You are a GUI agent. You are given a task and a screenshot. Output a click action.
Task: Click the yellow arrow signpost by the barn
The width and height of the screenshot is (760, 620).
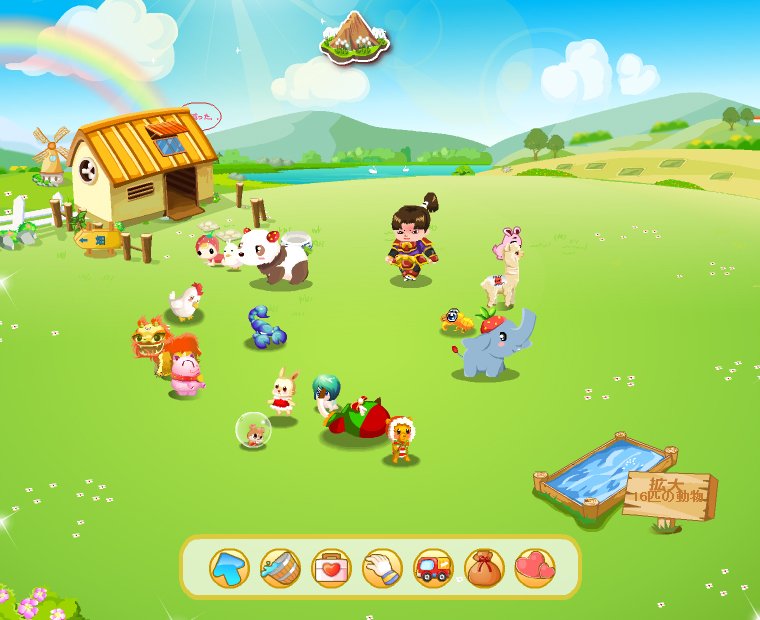click(99, 240)
